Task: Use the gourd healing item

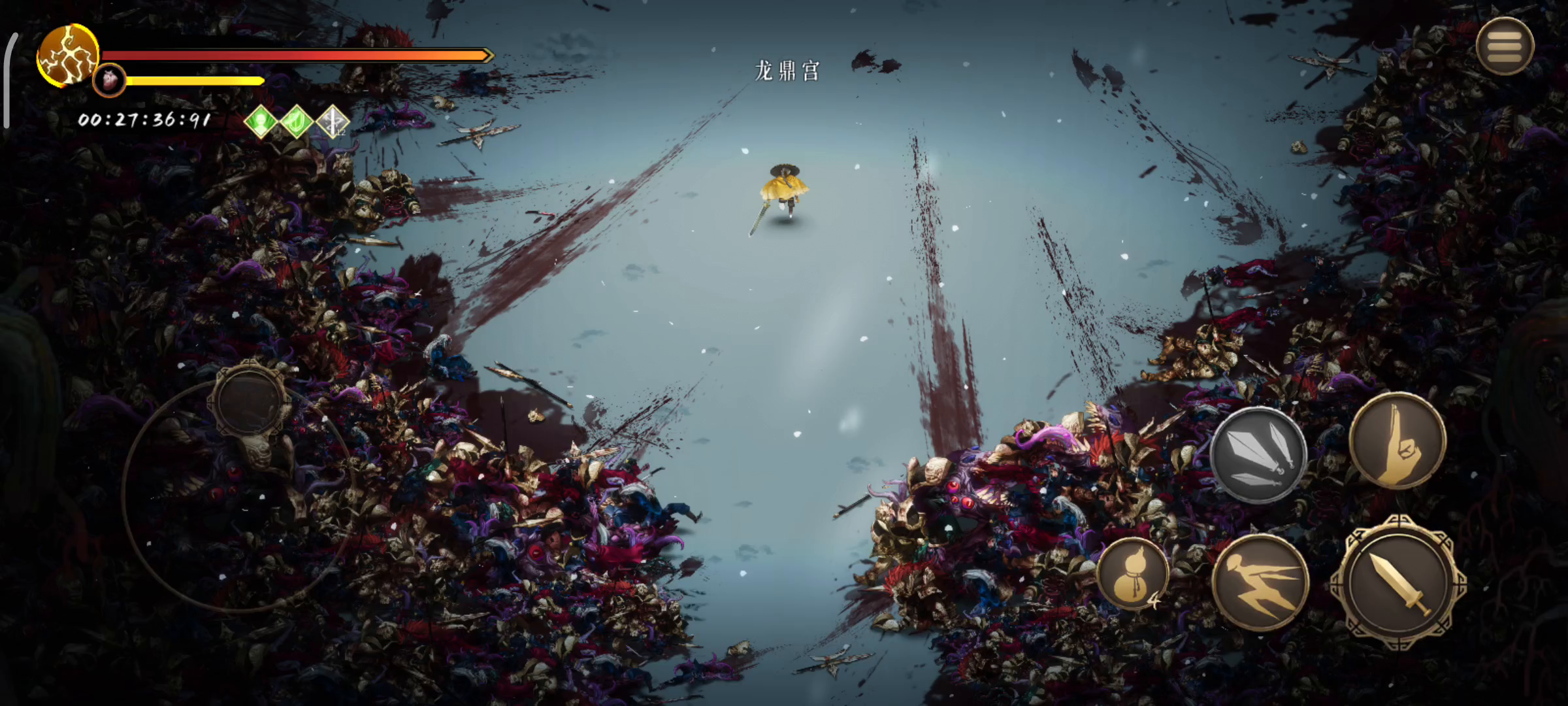Action: 1132,574
